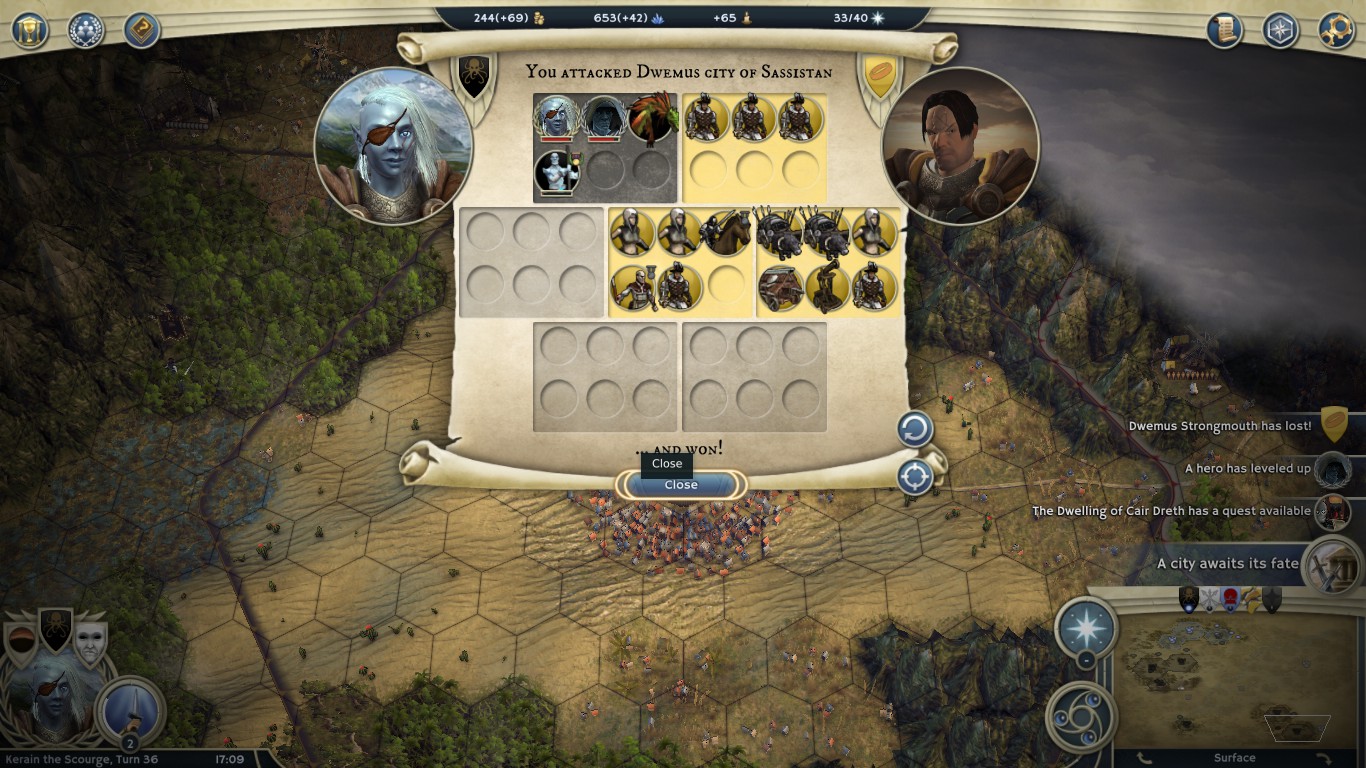Viewport: 1366px width, 768px height.
Task: Select the sword icon marked 2
Action: point(129,711)
